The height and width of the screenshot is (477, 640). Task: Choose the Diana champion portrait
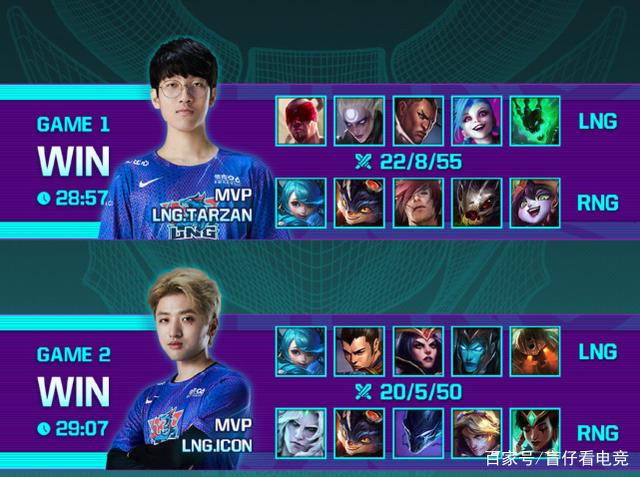tap(359, 121)
